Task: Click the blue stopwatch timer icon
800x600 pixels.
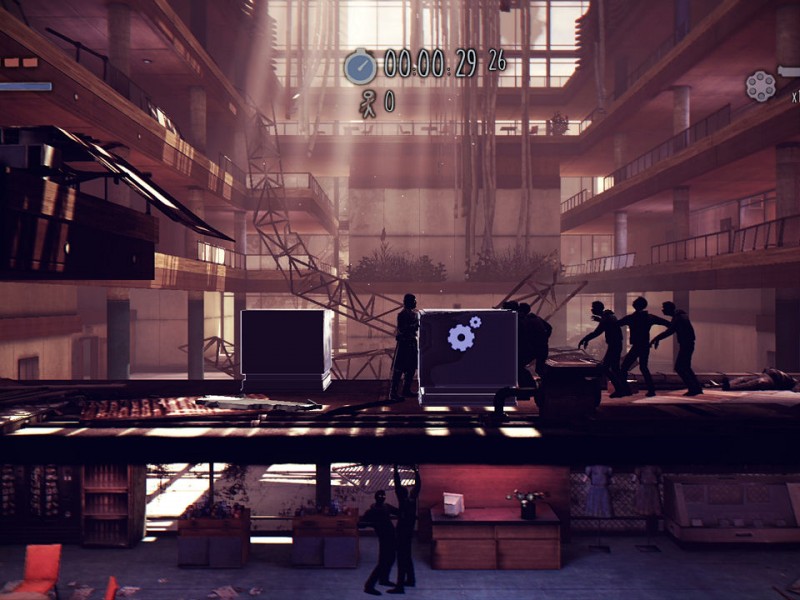Action: pos(360,66)
